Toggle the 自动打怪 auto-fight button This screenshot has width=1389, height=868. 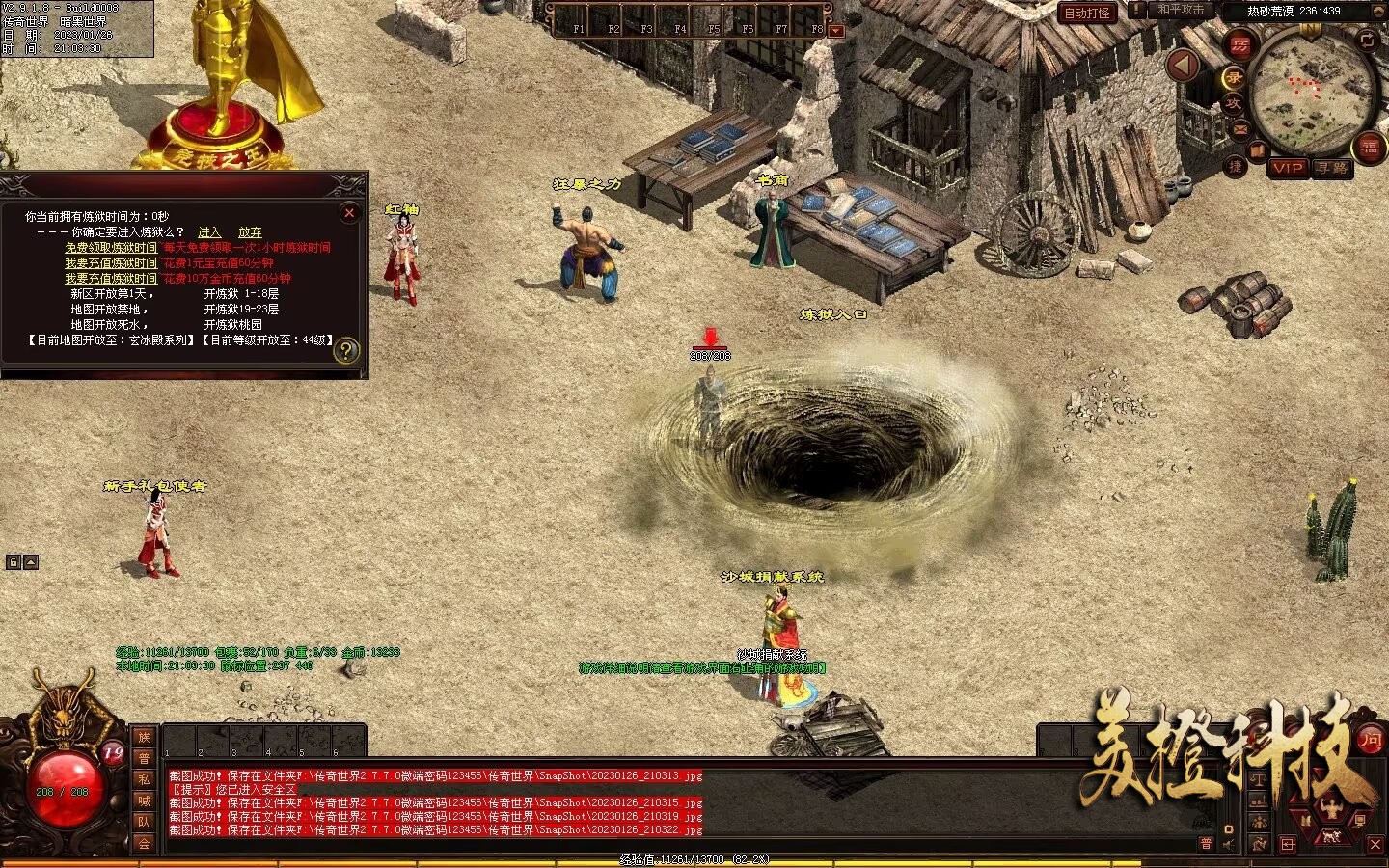[1087, 13]
